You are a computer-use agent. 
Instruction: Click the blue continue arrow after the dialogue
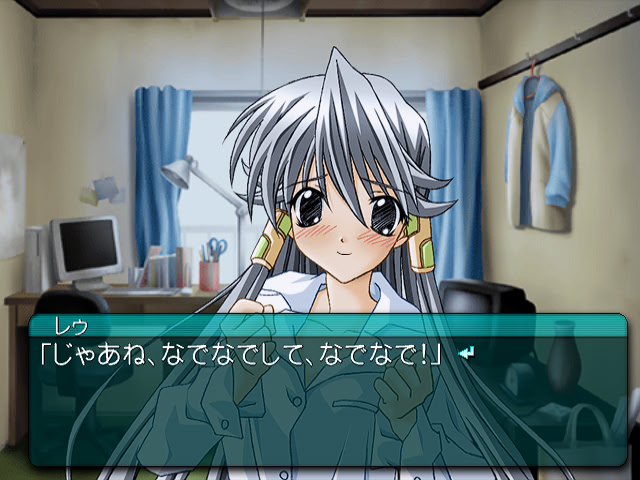465,353
